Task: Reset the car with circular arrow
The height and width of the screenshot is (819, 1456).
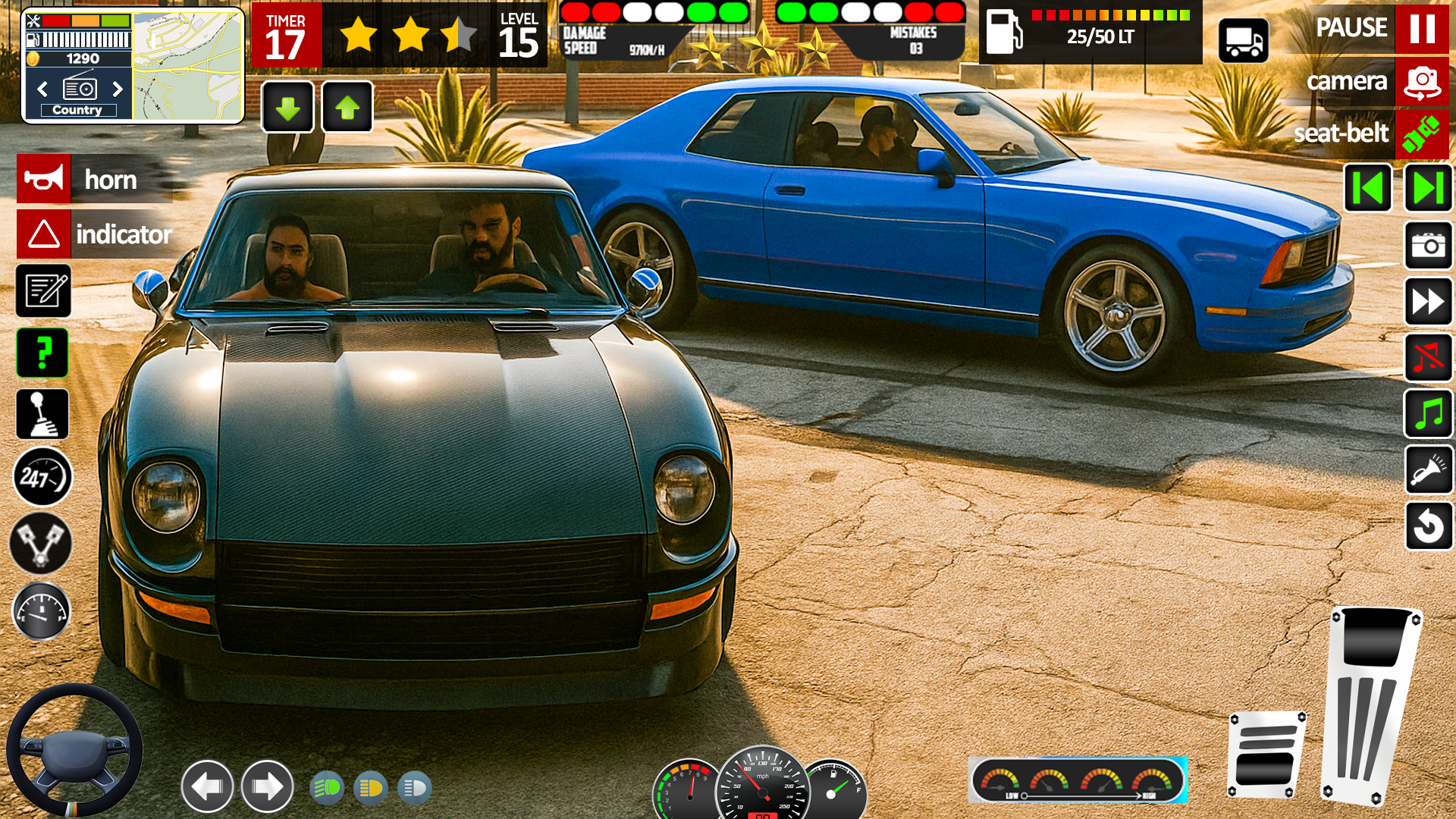Action: [x=1428, y=526]
